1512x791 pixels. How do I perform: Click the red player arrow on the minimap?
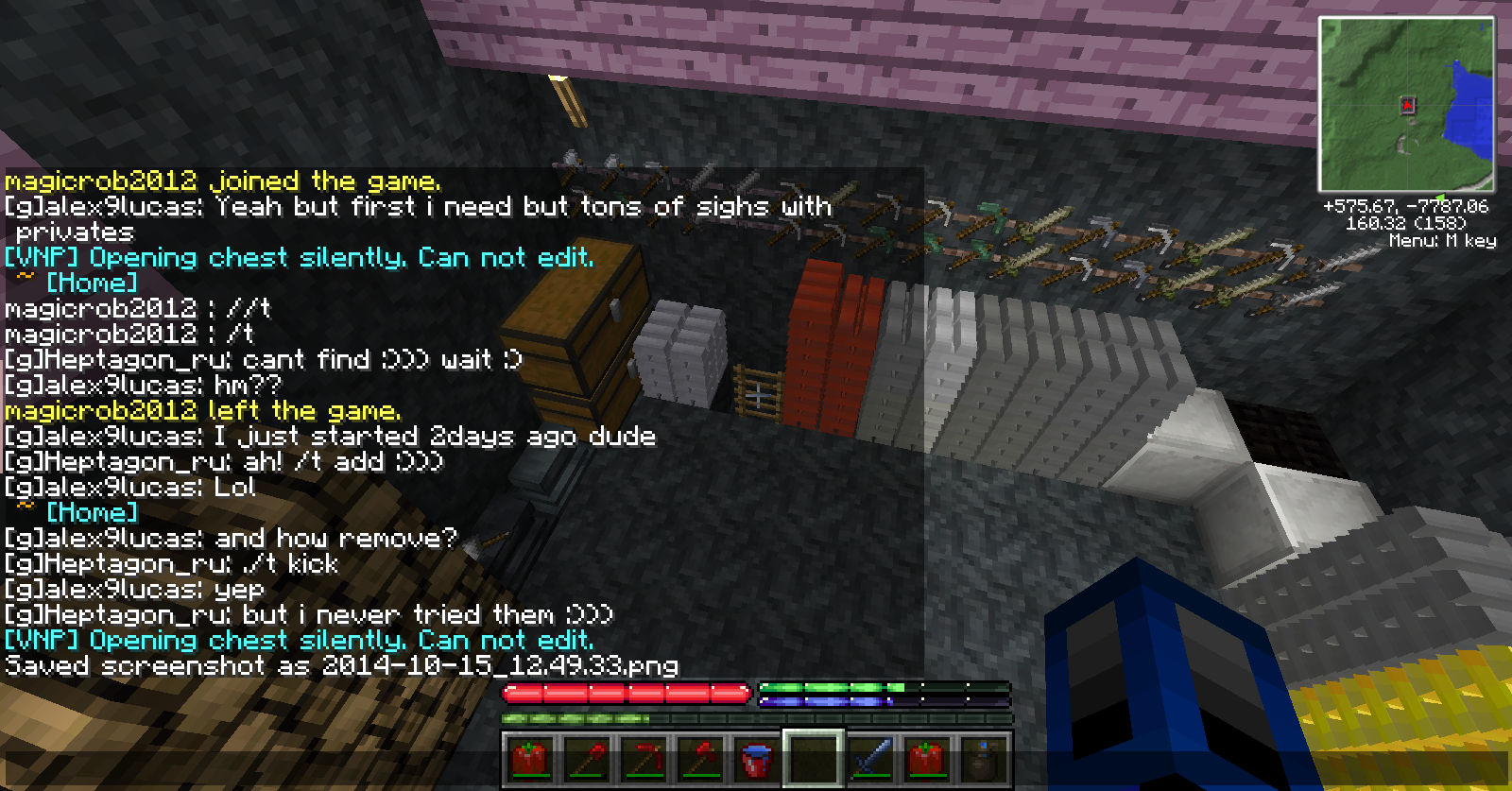point(1407,105)
